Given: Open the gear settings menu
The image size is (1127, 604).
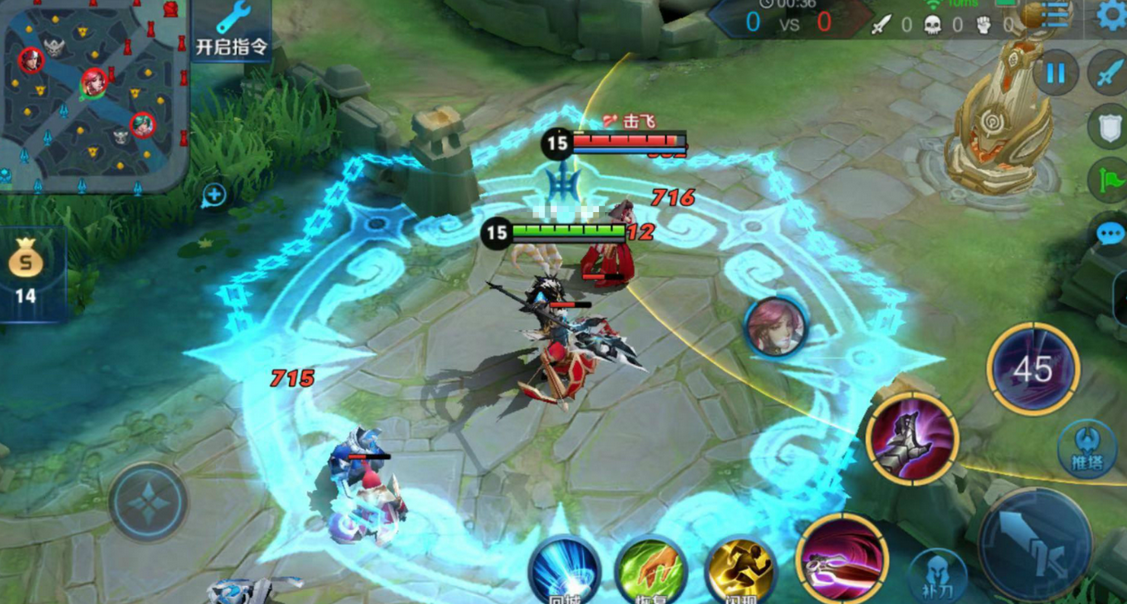Looking at the screenshot, I should coord(1111,15).
